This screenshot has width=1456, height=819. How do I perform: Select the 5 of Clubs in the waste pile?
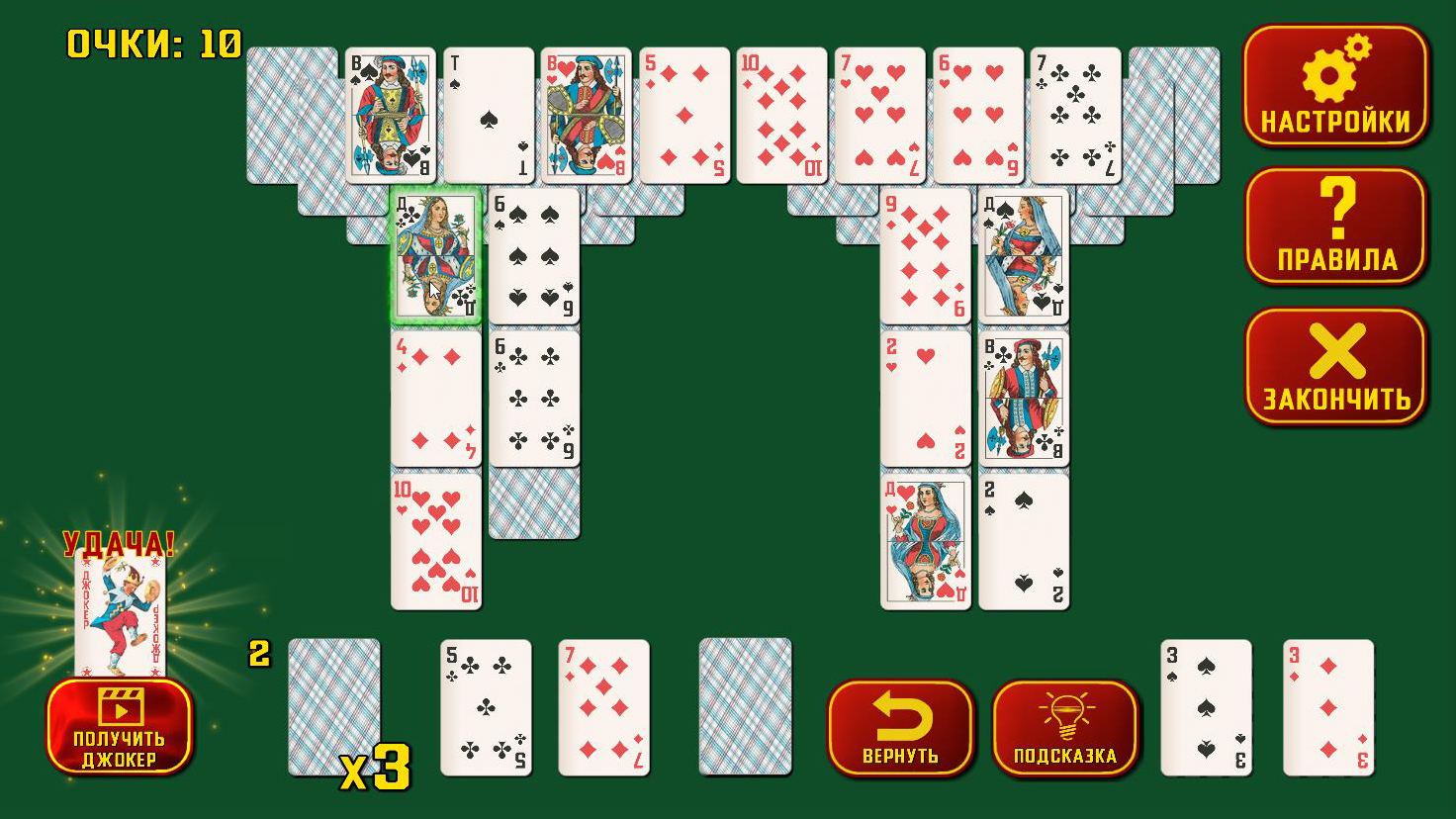click(x=486, y=709)
